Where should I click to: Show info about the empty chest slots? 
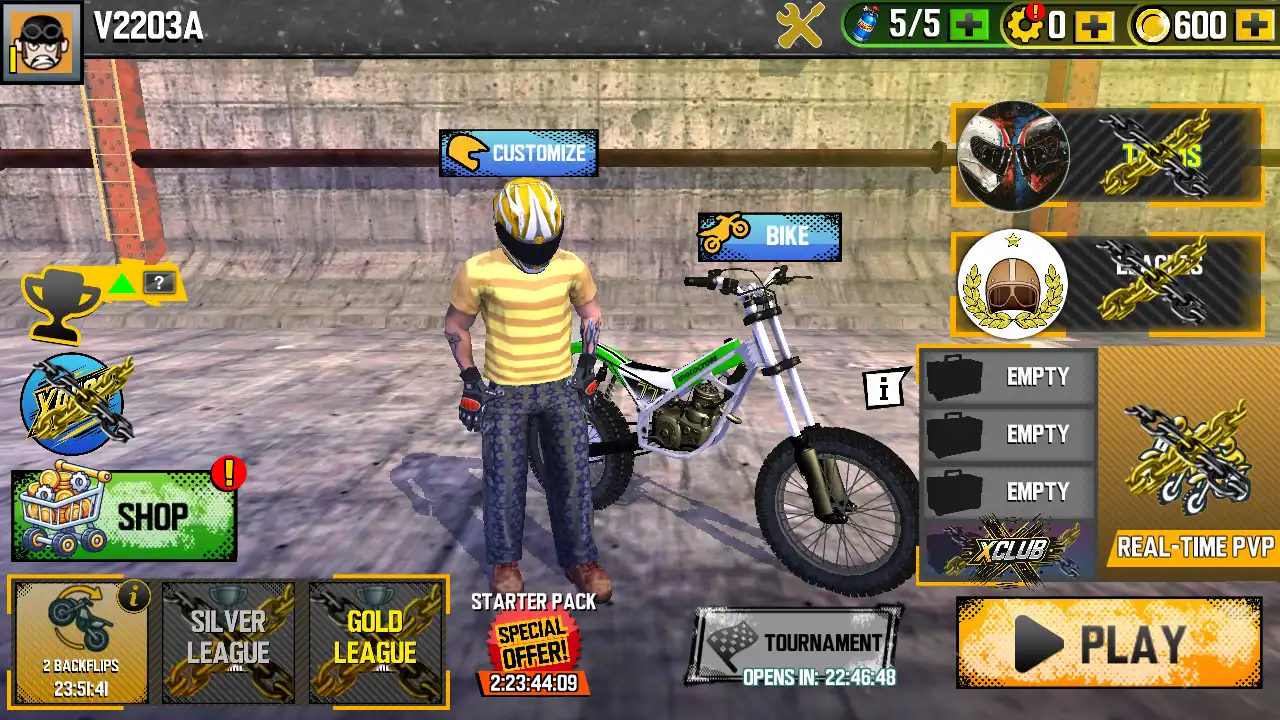pos(883,390)
